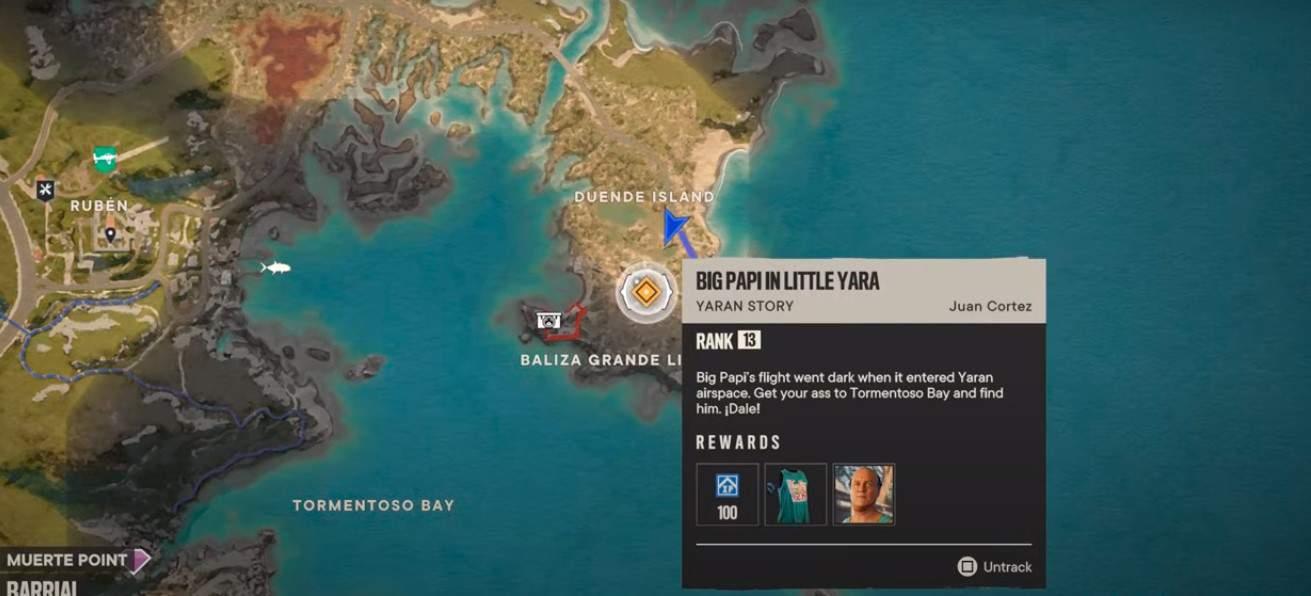This screenshot has width=1311, height=596.
Task: Select the location pin marker below Rubén
Action: point(110,234)
